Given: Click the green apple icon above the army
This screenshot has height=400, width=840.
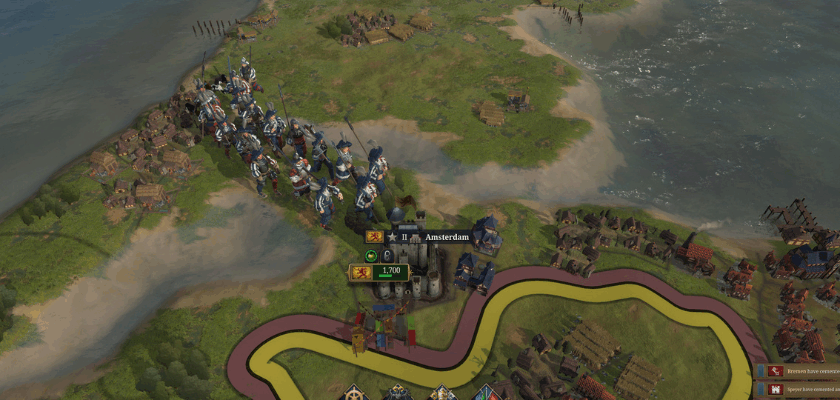Looking at the screenshot, I should tap(370, 255).
